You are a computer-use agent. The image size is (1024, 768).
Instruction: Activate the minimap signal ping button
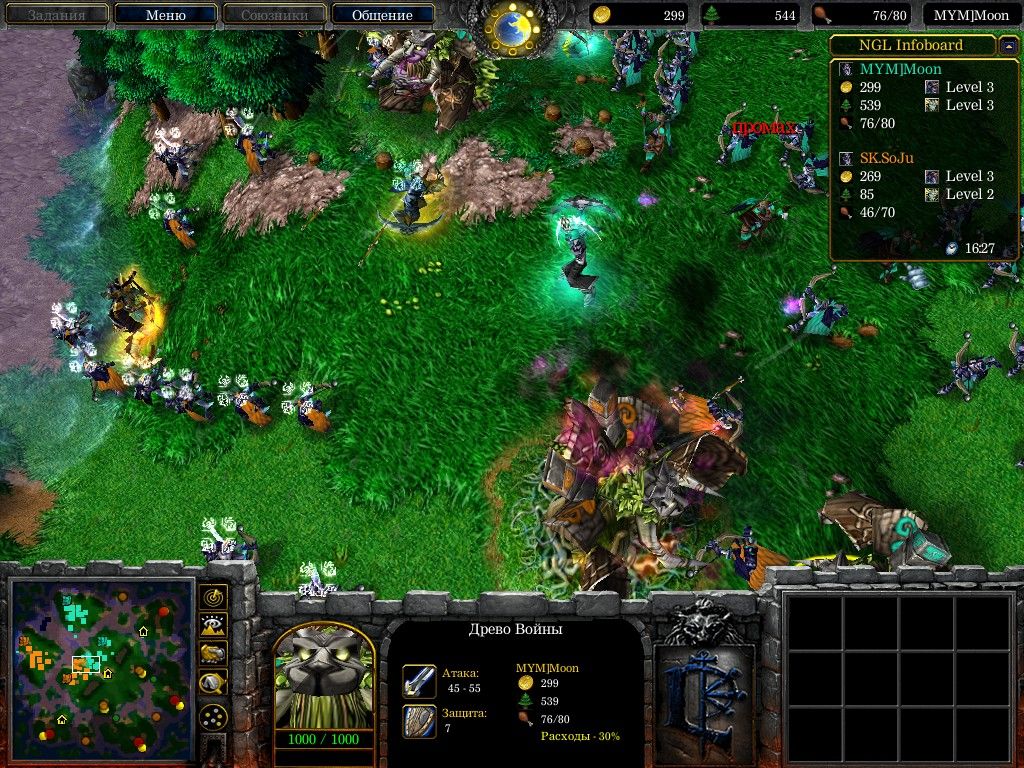[x=213, y=597]
